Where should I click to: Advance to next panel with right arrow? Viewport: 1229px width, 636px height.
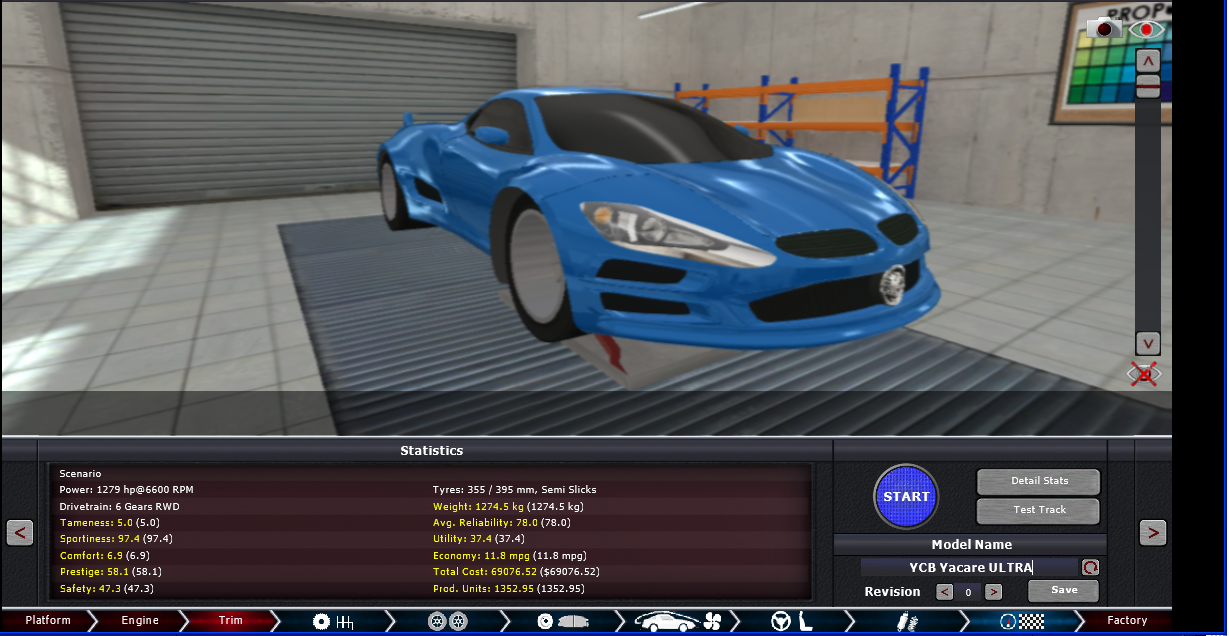point(1153,532)
